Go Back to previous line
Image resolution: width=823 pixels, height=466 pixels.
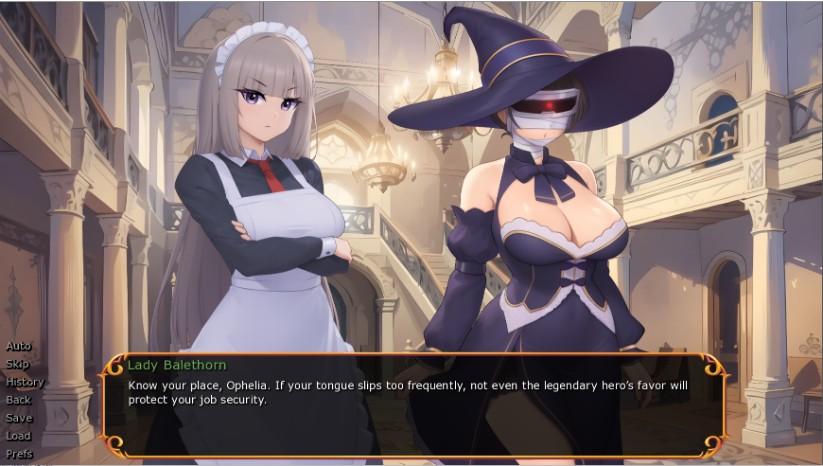pos(19,400)
